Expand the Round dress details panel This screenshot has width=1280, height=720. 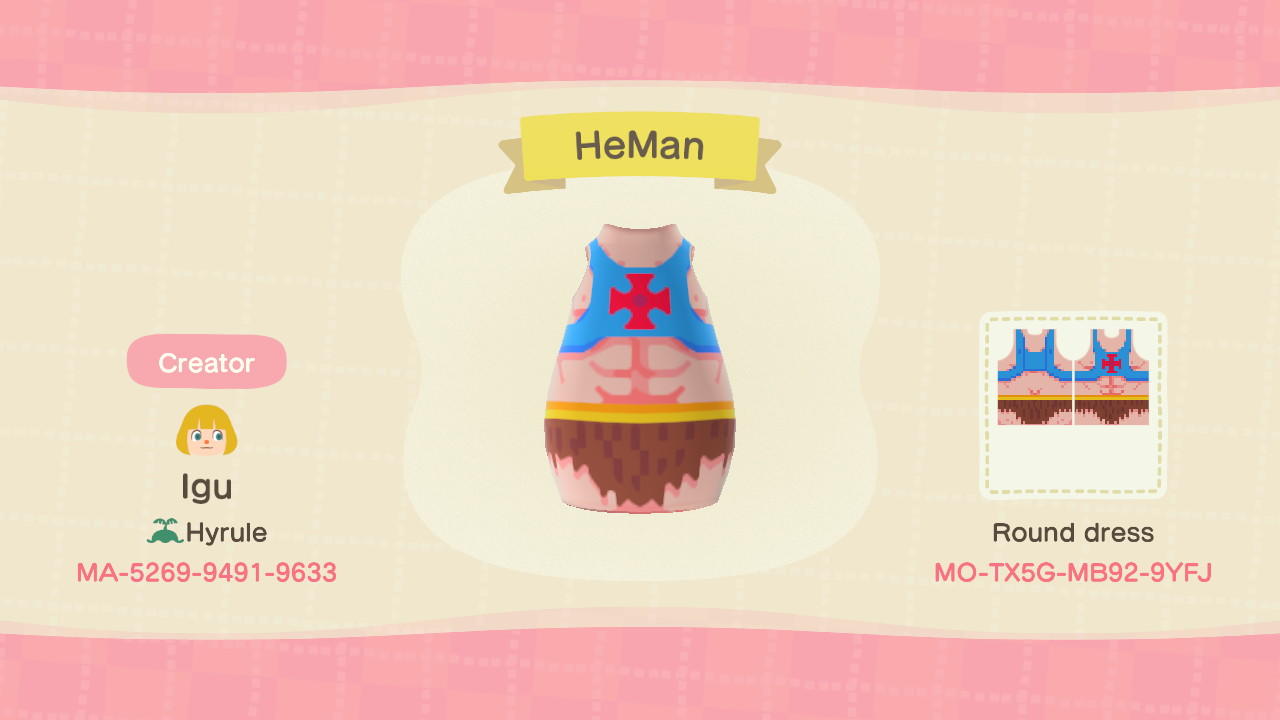(x=1074, y=532)
